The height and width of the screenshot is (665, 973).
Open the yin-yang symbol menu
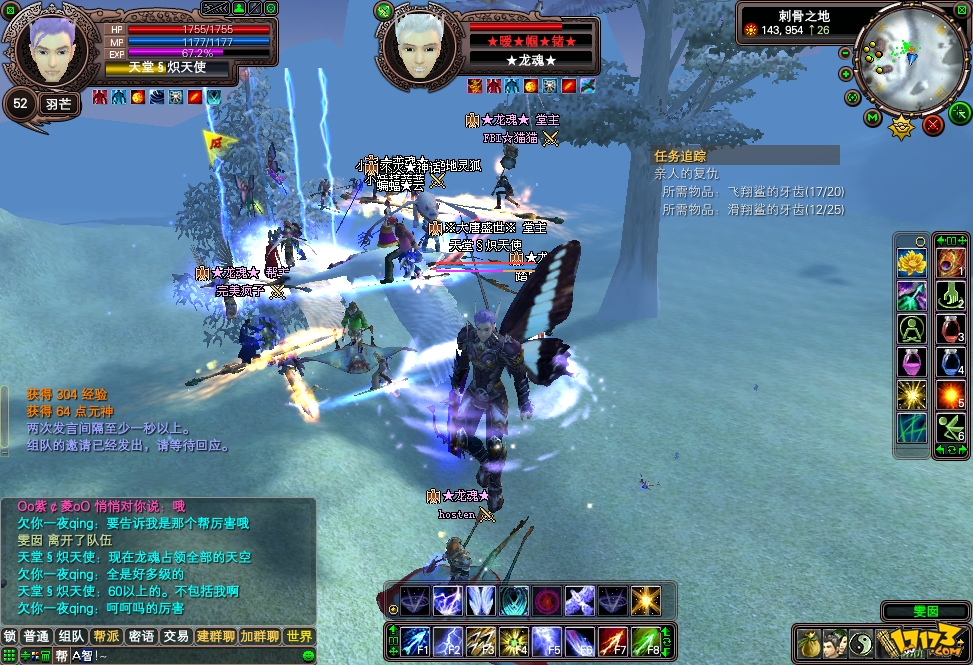(x=863, y=644)
